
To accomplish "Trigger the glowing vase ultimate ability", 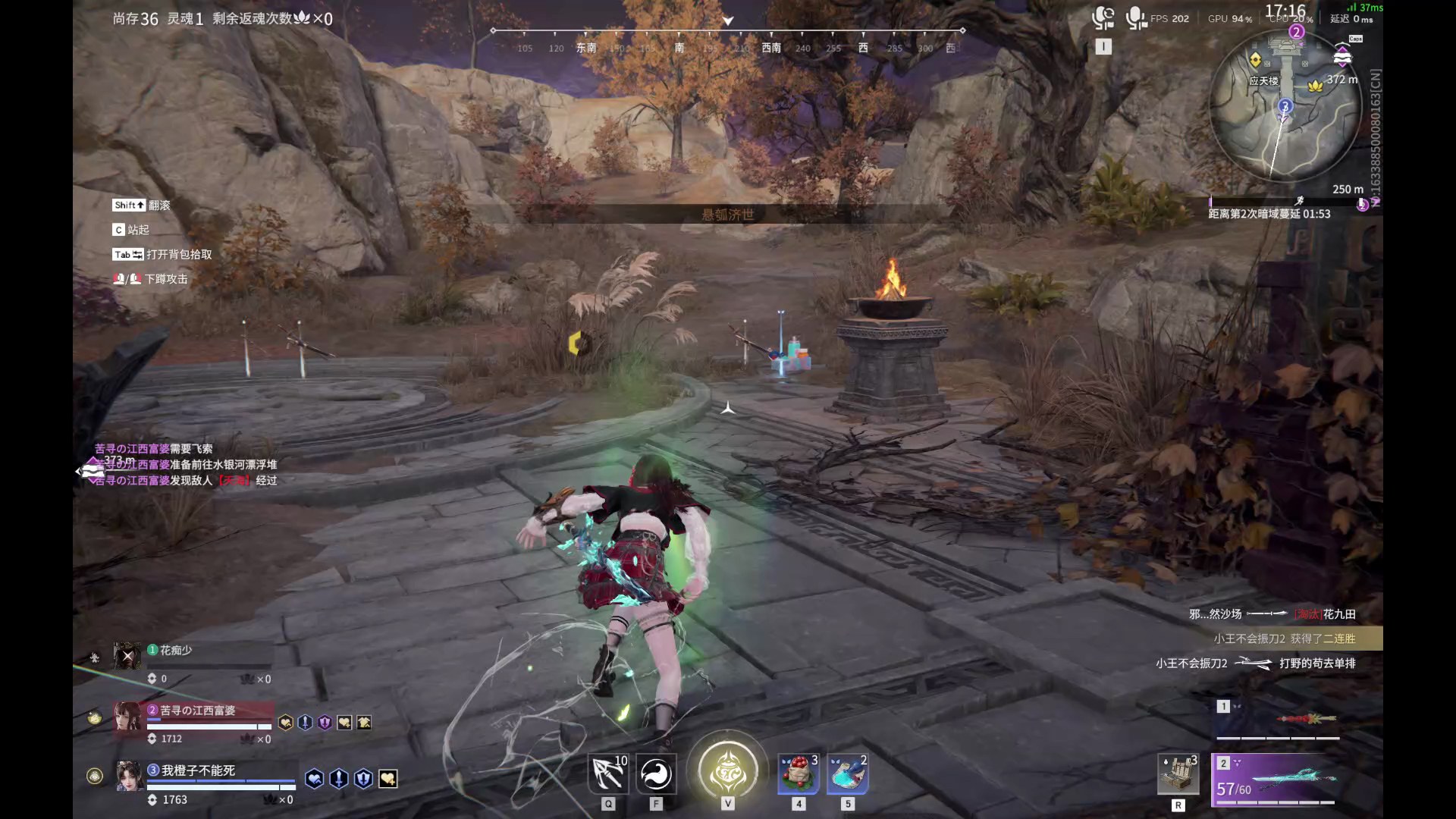I will pyautogui.click(x=728, y=771).
